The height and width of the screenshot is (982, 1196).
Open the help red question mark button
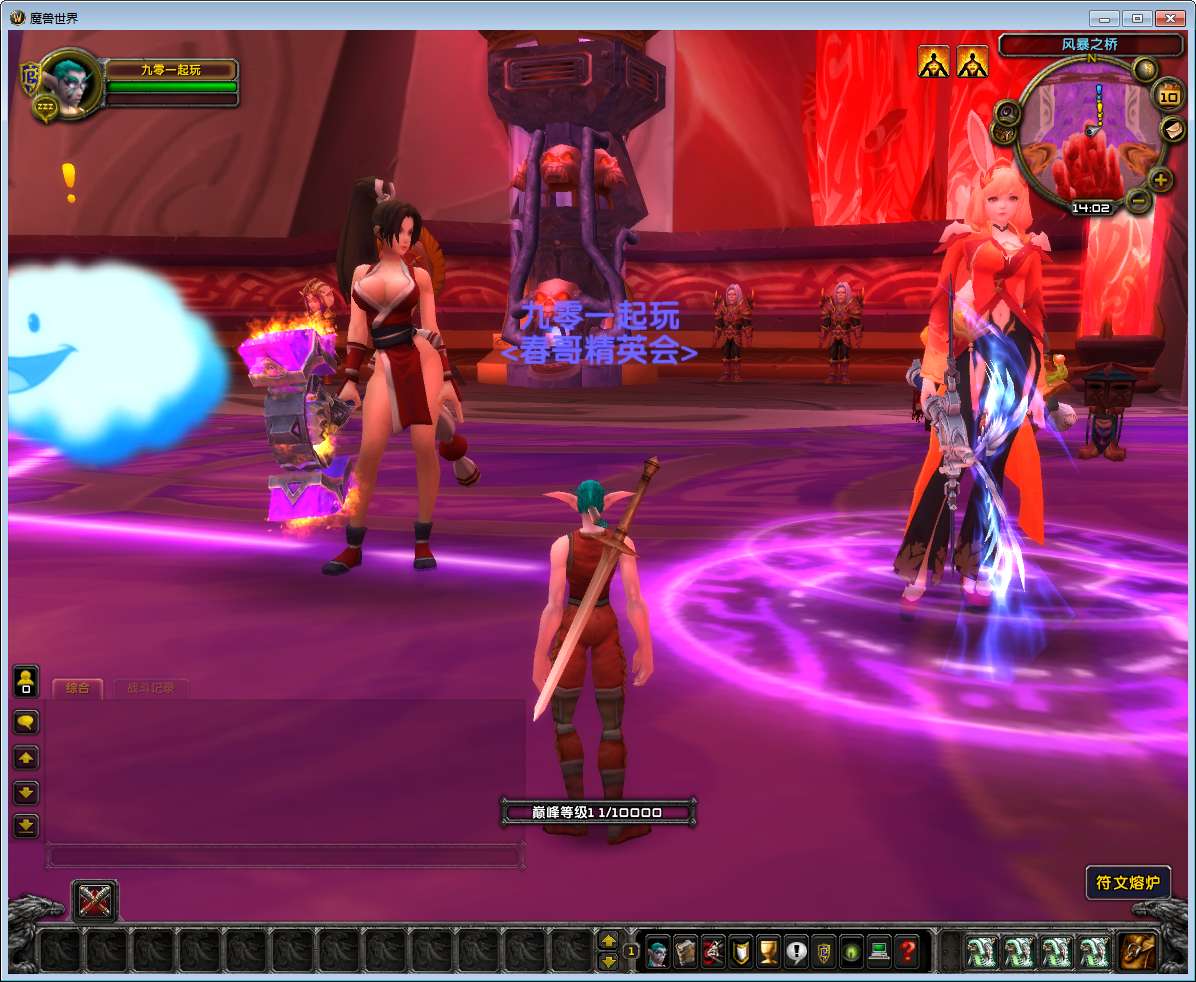click(x=907, y=951)
